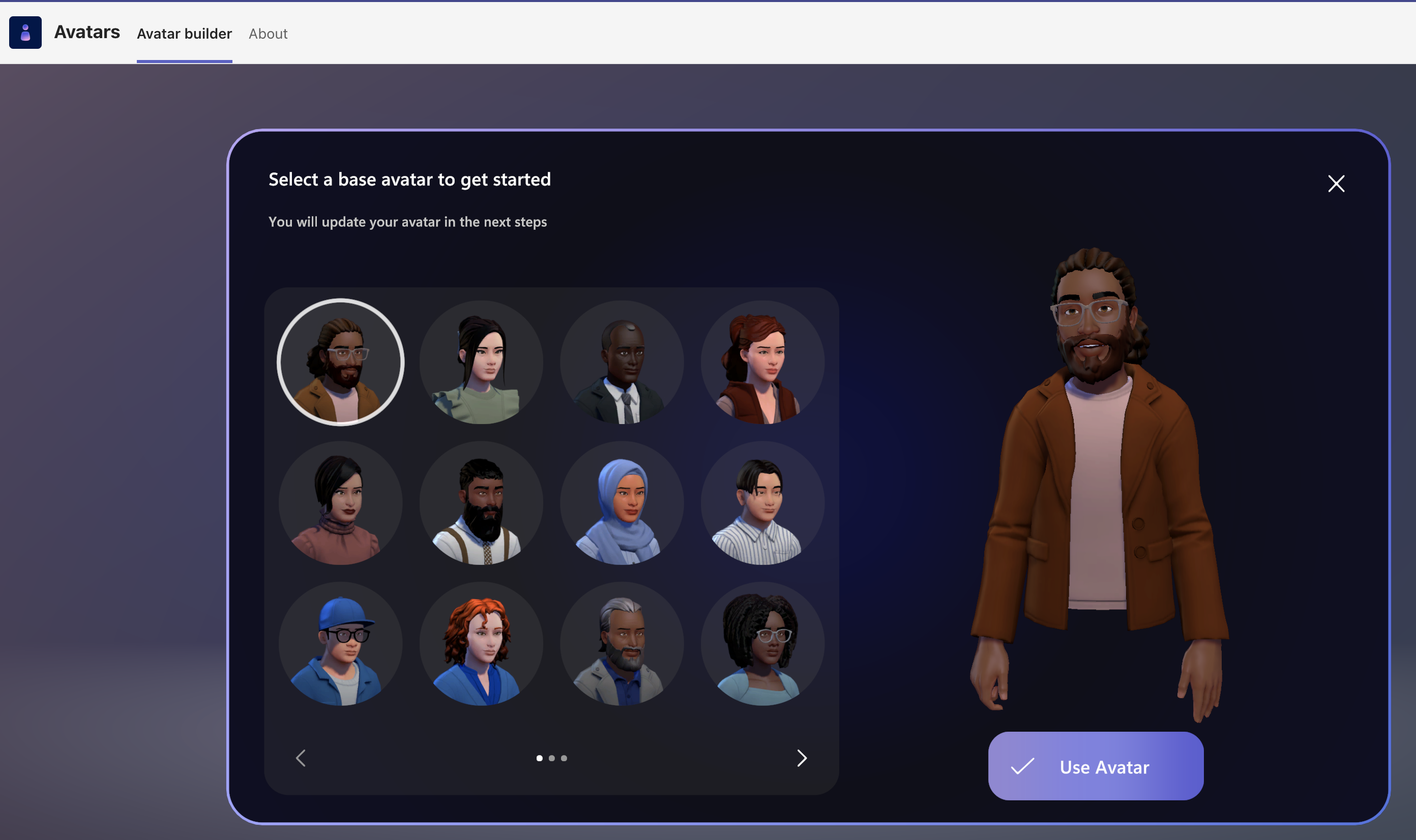Choose the curly orange-haired avatar
Image resolution: width=1416 pixels, height=840 pixels.
click(x=481, y=643)
